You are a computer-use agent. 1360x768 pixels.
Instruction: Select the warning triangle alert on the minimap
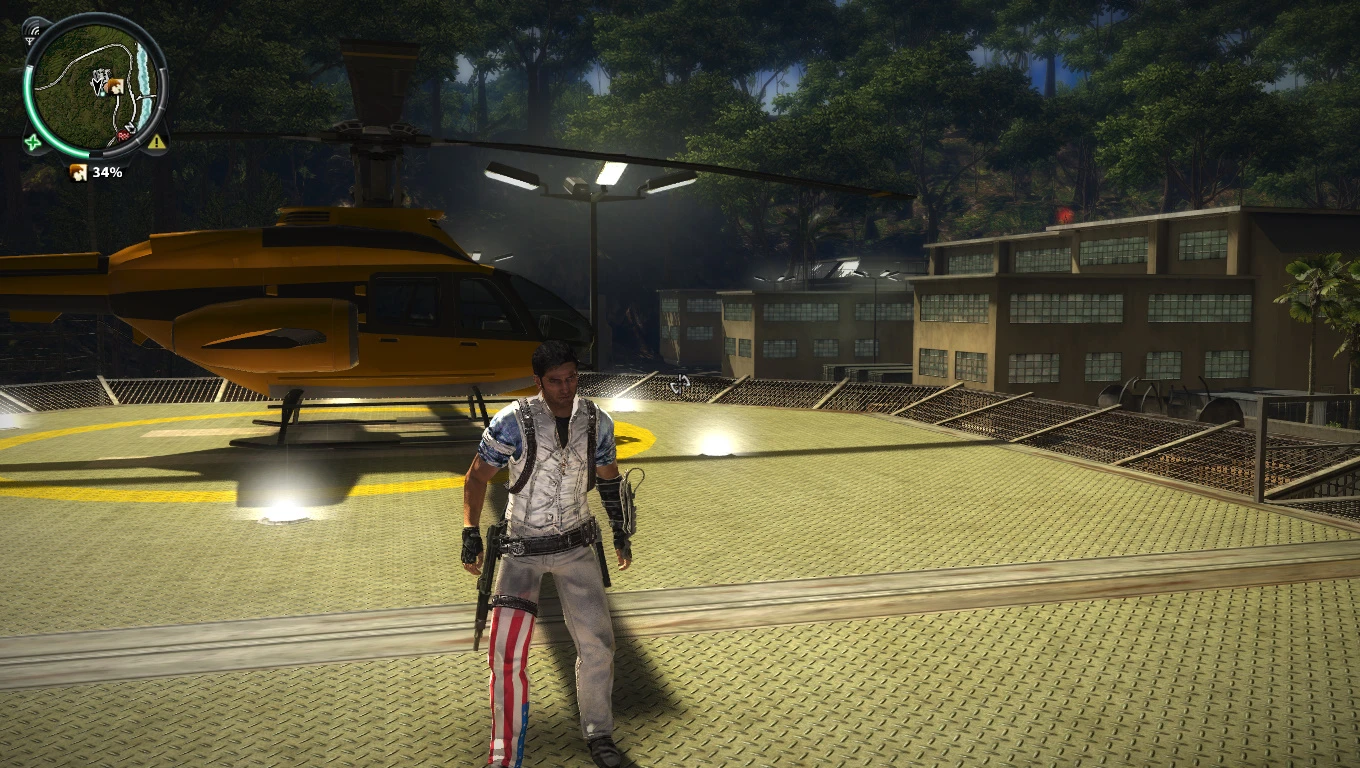coord(154,142)
